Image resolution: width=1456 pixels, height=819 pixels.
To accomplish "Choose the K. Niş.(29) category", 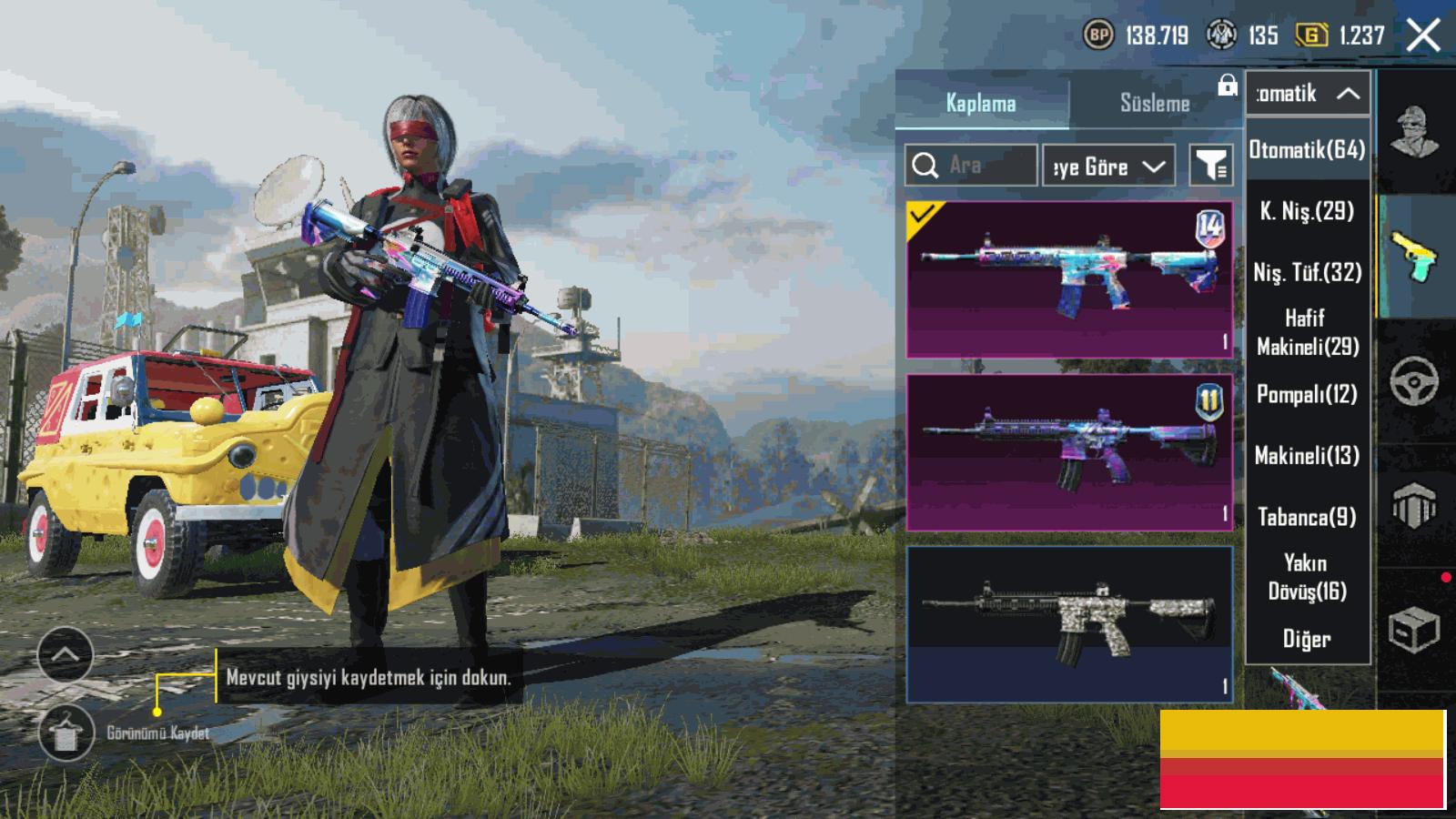I will pyautogui.click(x=1308, y=211).
